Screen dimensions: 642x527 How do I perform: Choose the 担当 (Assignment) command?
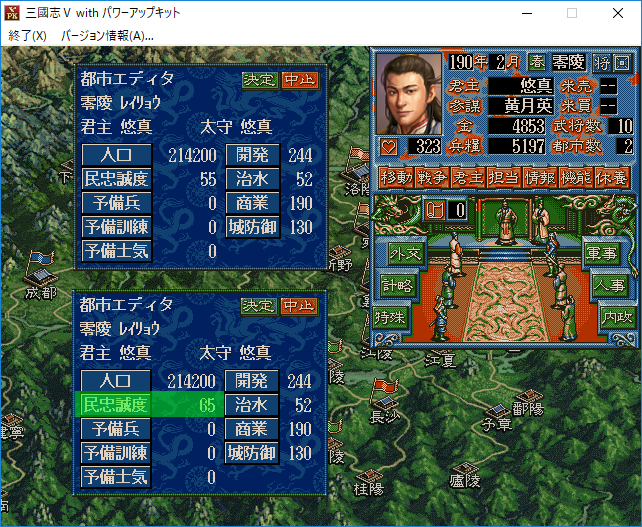coord(501,177)
